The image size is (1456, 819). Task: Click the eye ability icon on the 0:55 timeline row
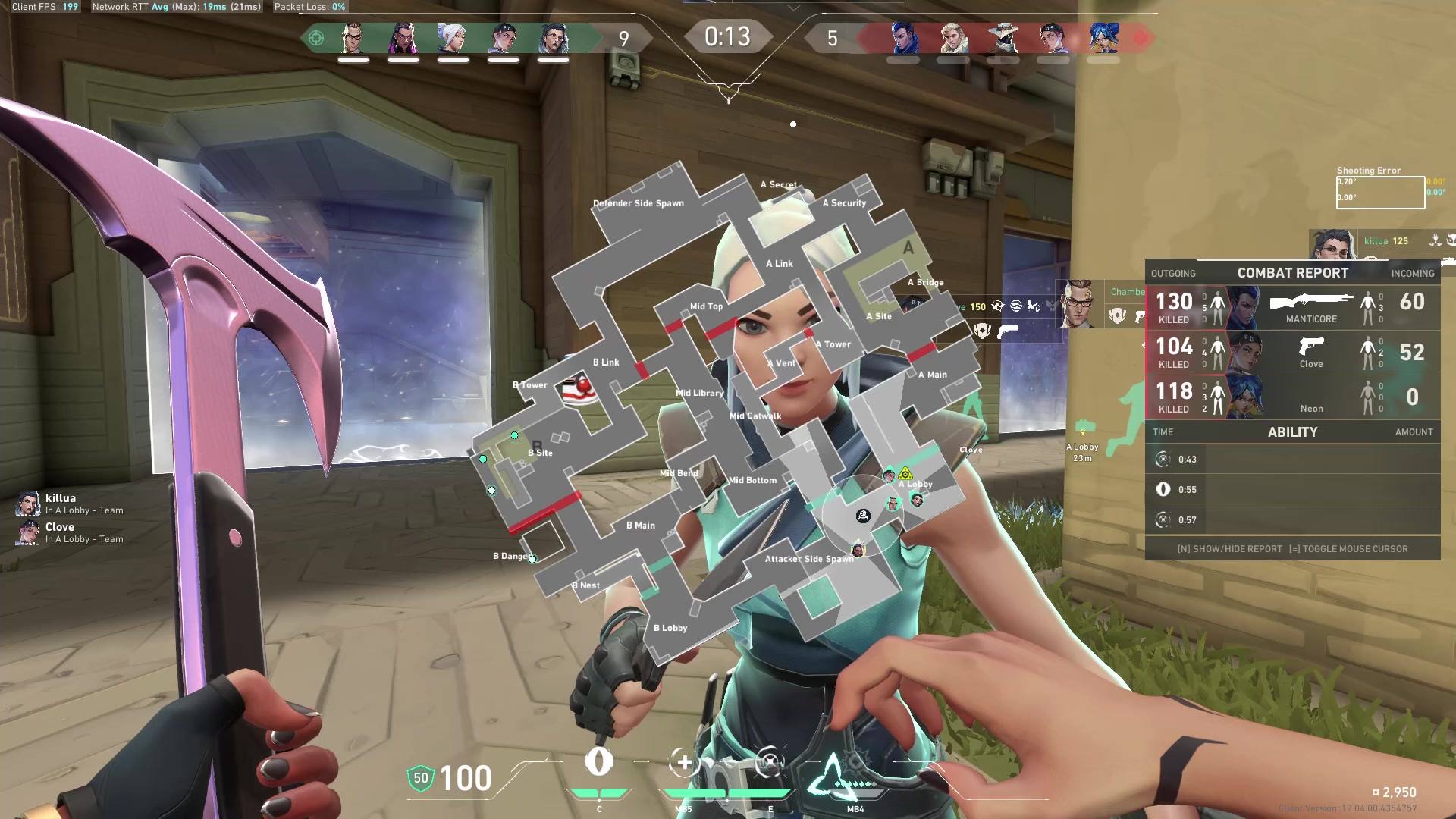1164,489
